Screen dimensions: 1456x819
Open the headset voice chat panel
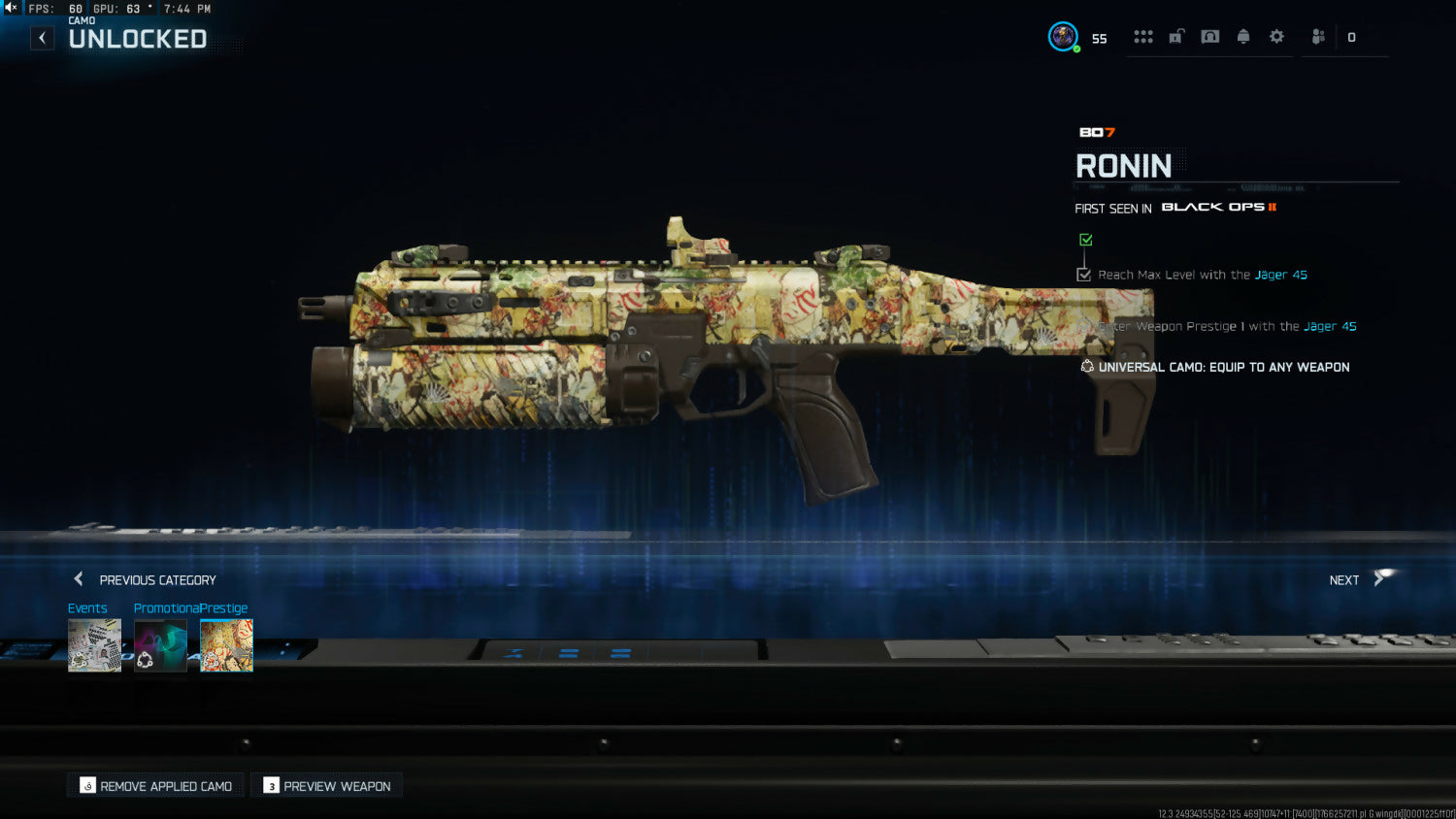point(1209,37)
